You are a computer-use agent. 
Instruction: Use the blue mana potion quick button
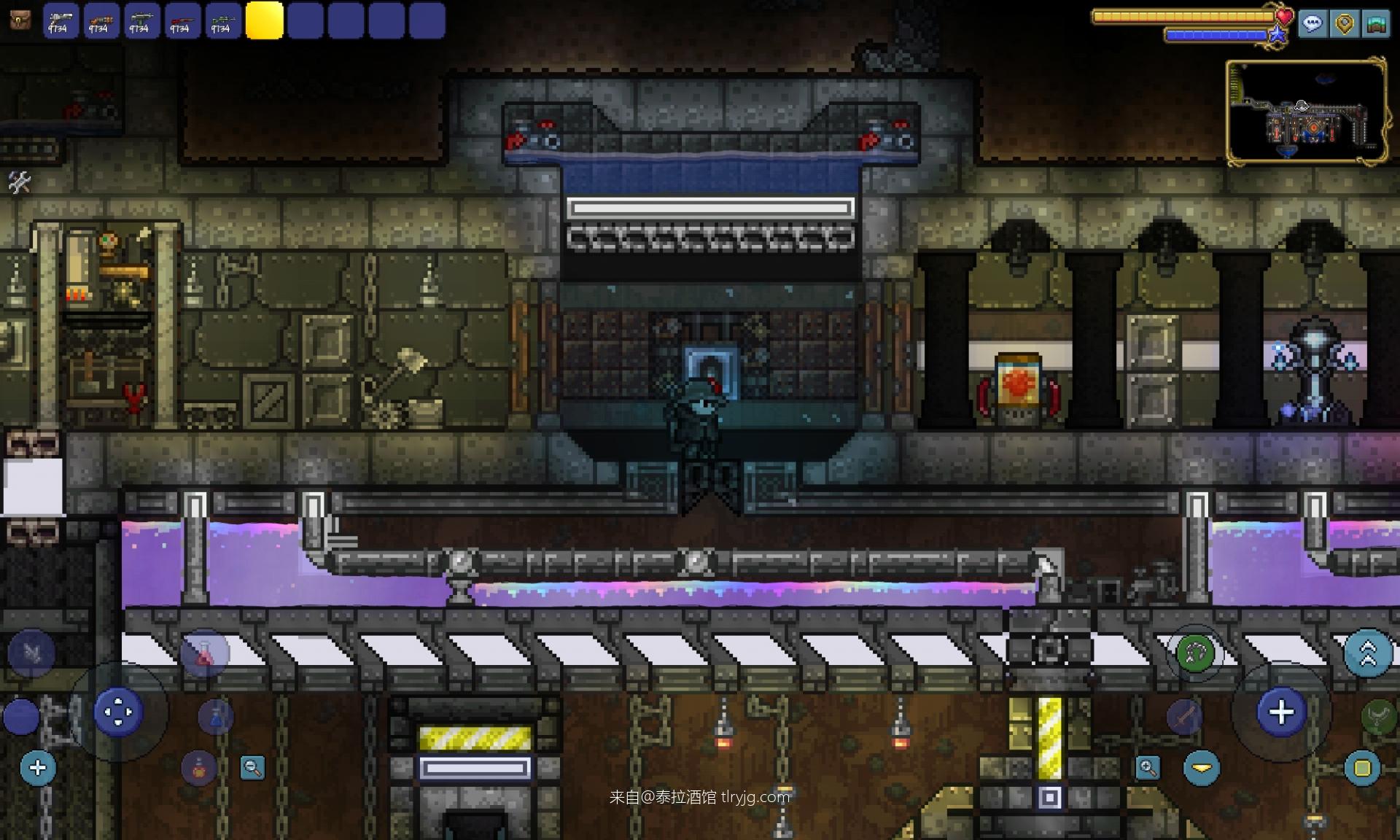point(215,716)
